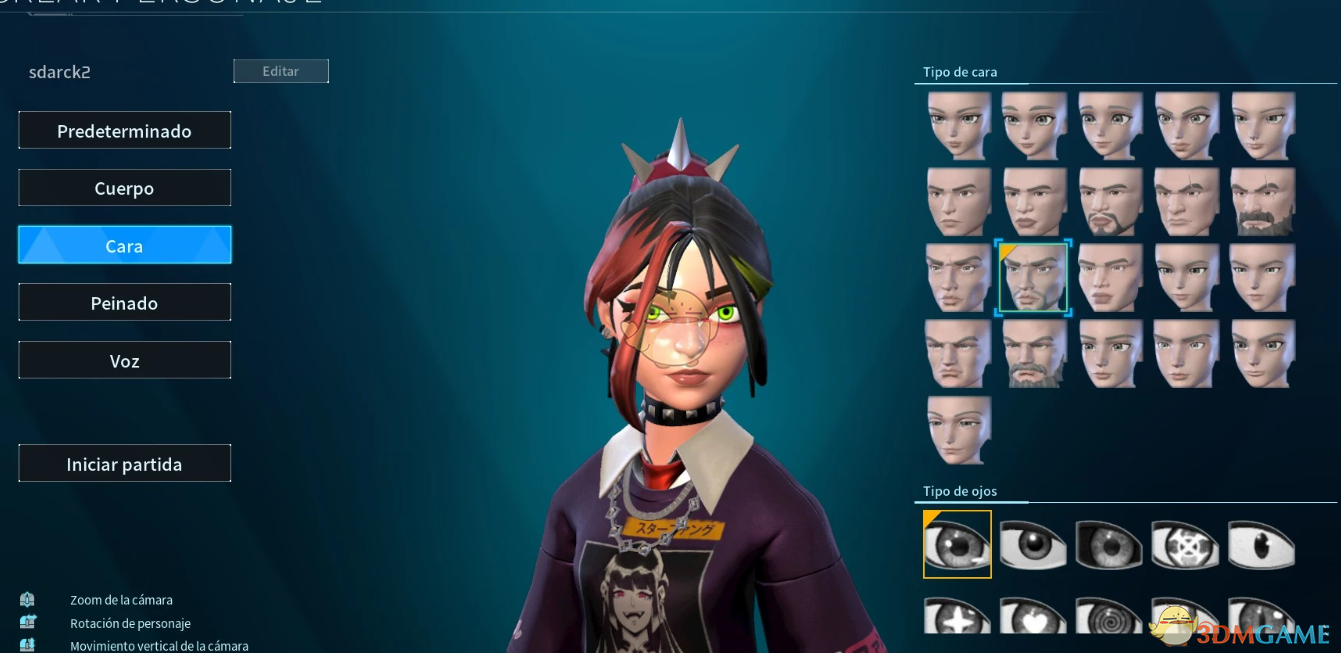Choose the cat-like slit pupil eye
The width and height of the screenshot is (1341, 653).
point(1262,545)
